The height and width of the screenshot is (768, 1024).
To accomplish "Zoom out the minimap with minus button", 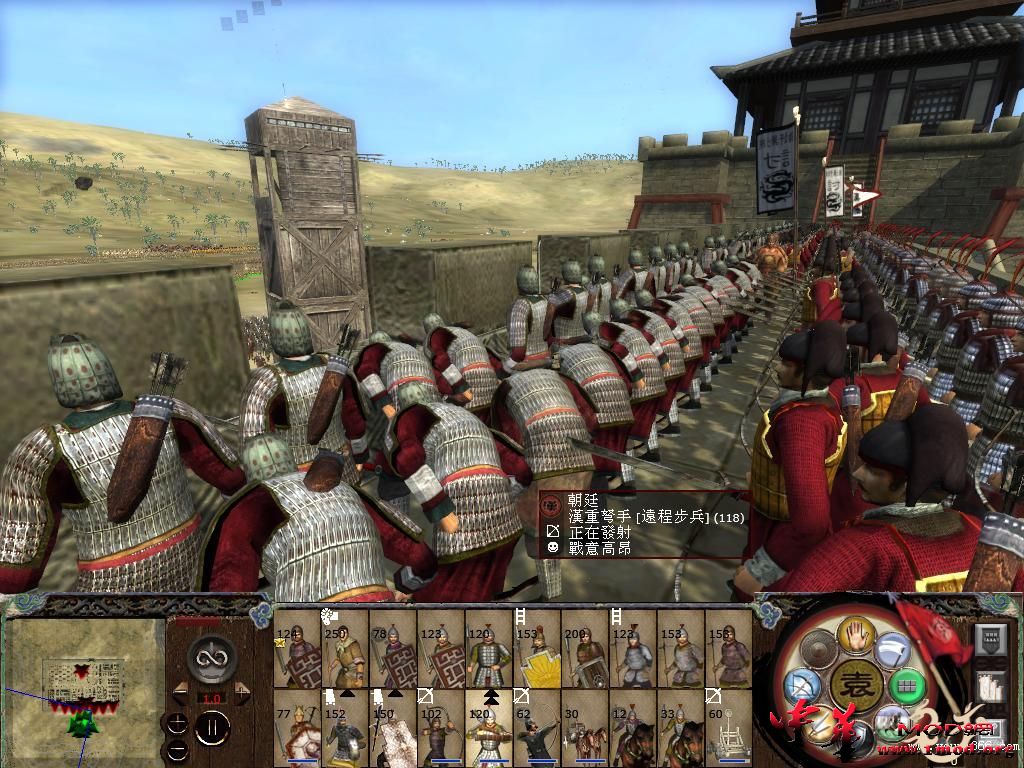I will 177,749.
